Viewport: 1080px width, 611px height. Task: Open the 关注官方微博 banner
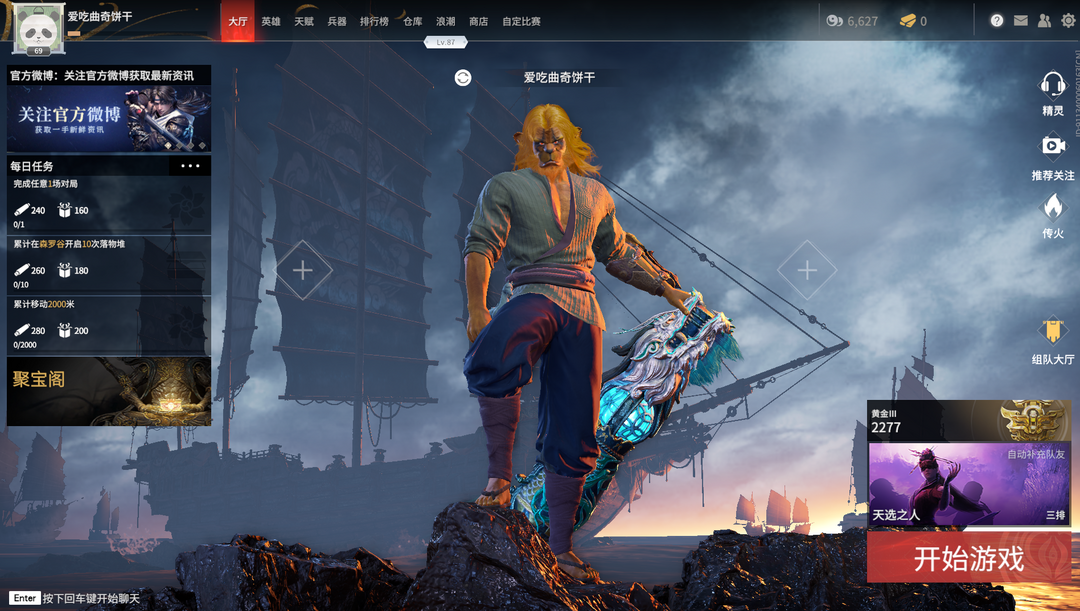109,118
